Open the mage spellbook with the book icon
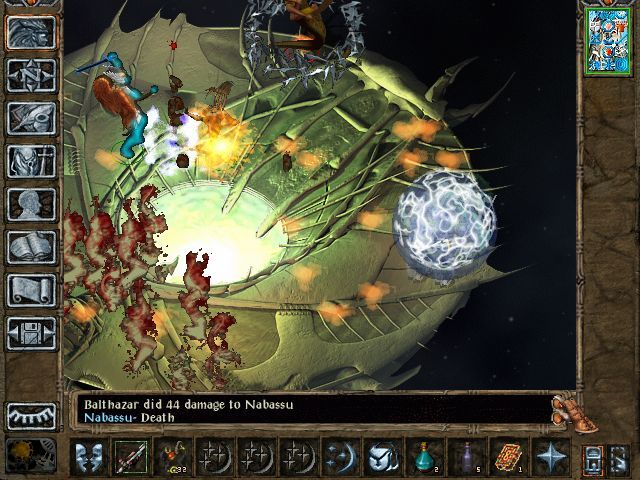The image size is (640, 480). [31, 247]
